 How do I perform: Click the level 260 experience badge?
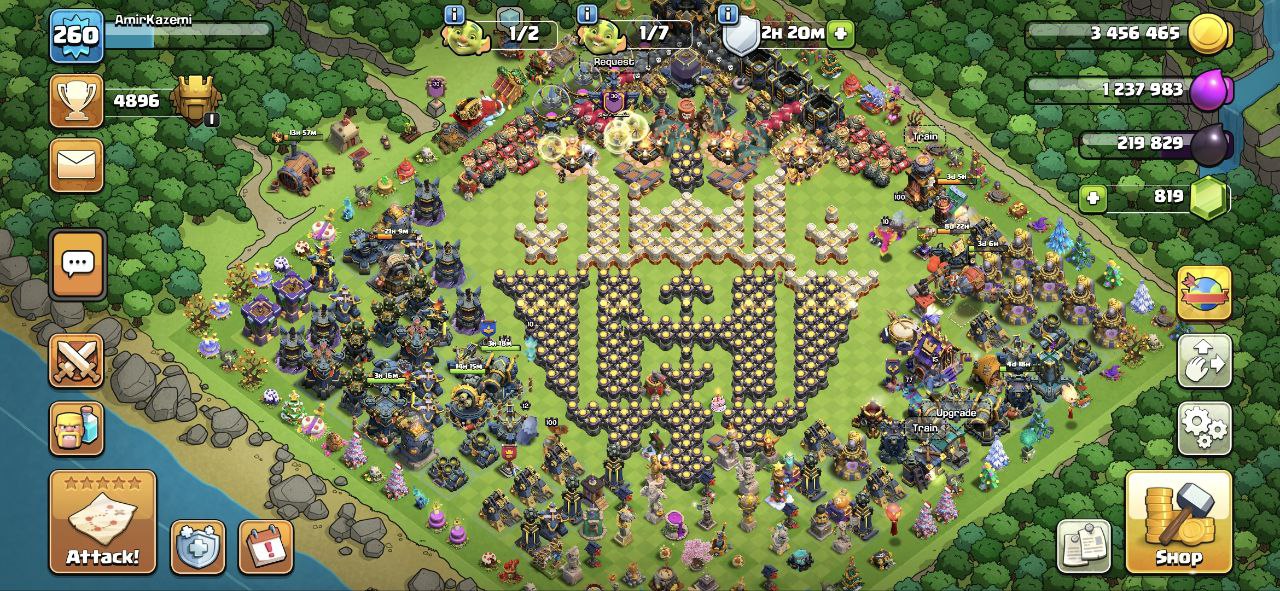coord(76,36)
